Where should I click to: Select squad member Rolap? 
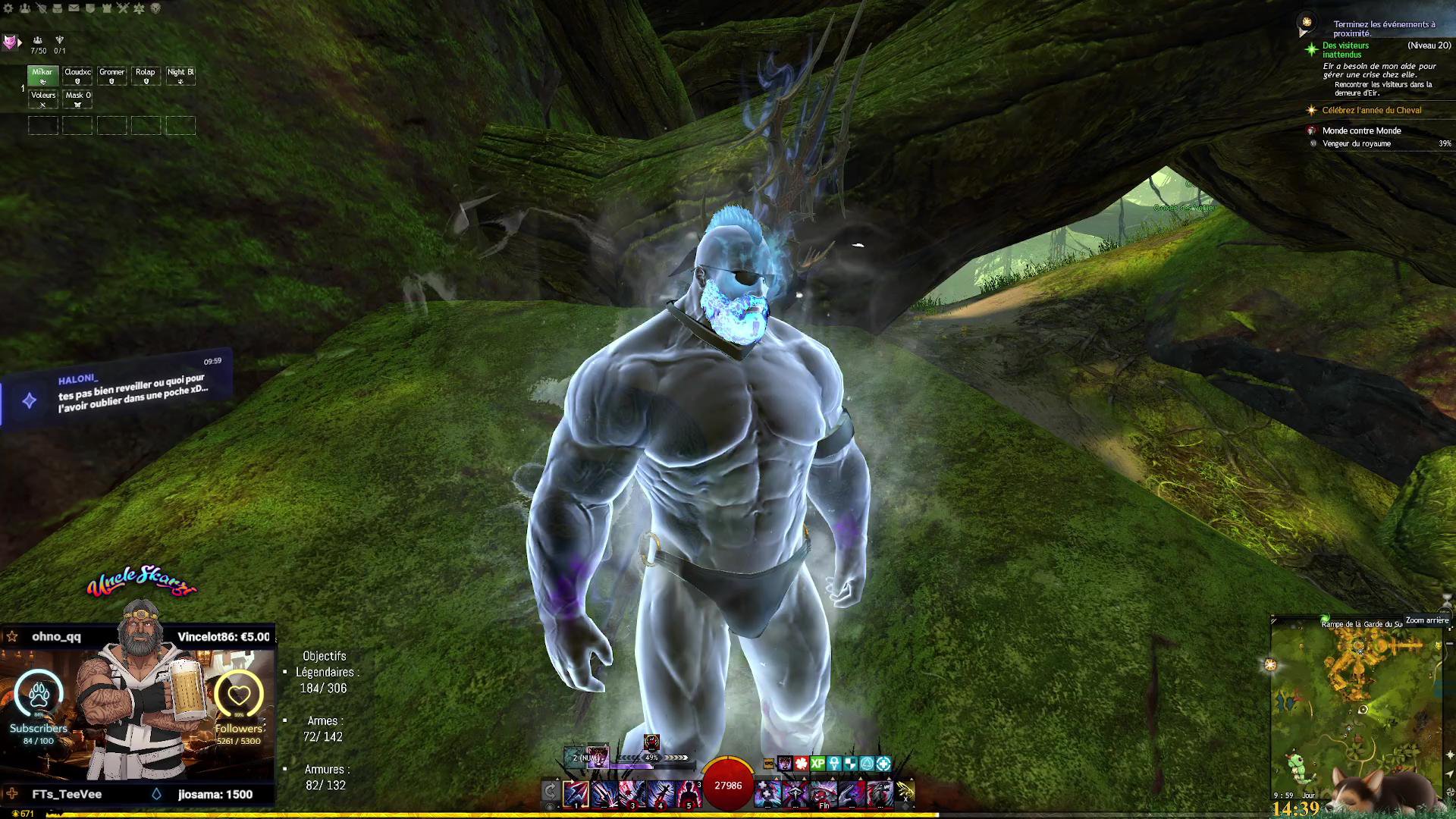[146, 76]
